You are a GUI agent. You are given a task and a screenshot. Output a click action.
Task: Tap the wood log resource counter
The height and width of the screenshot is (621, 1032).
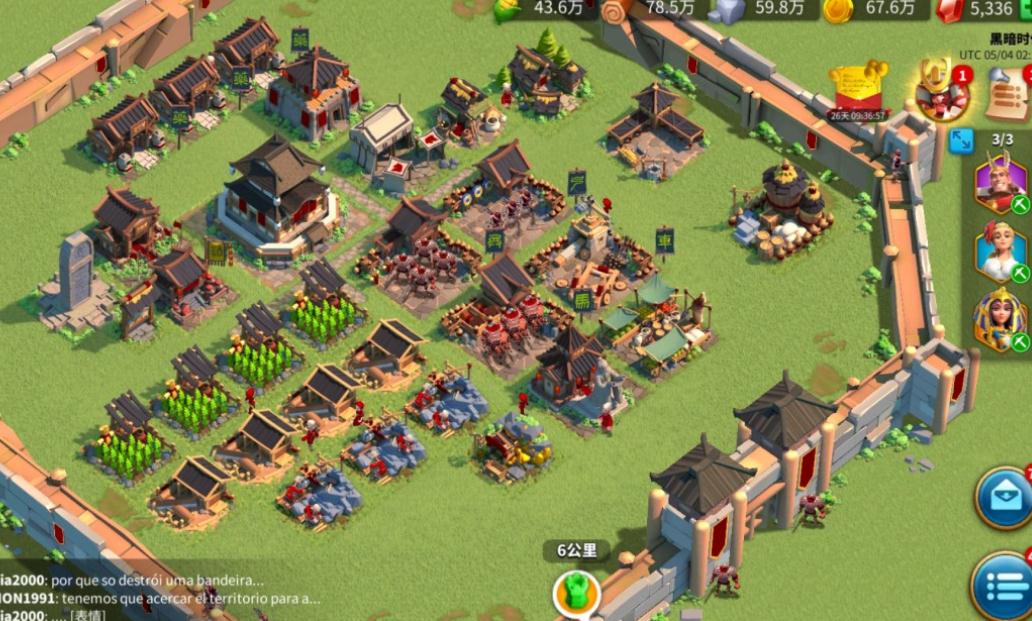[x=650, y=9]
